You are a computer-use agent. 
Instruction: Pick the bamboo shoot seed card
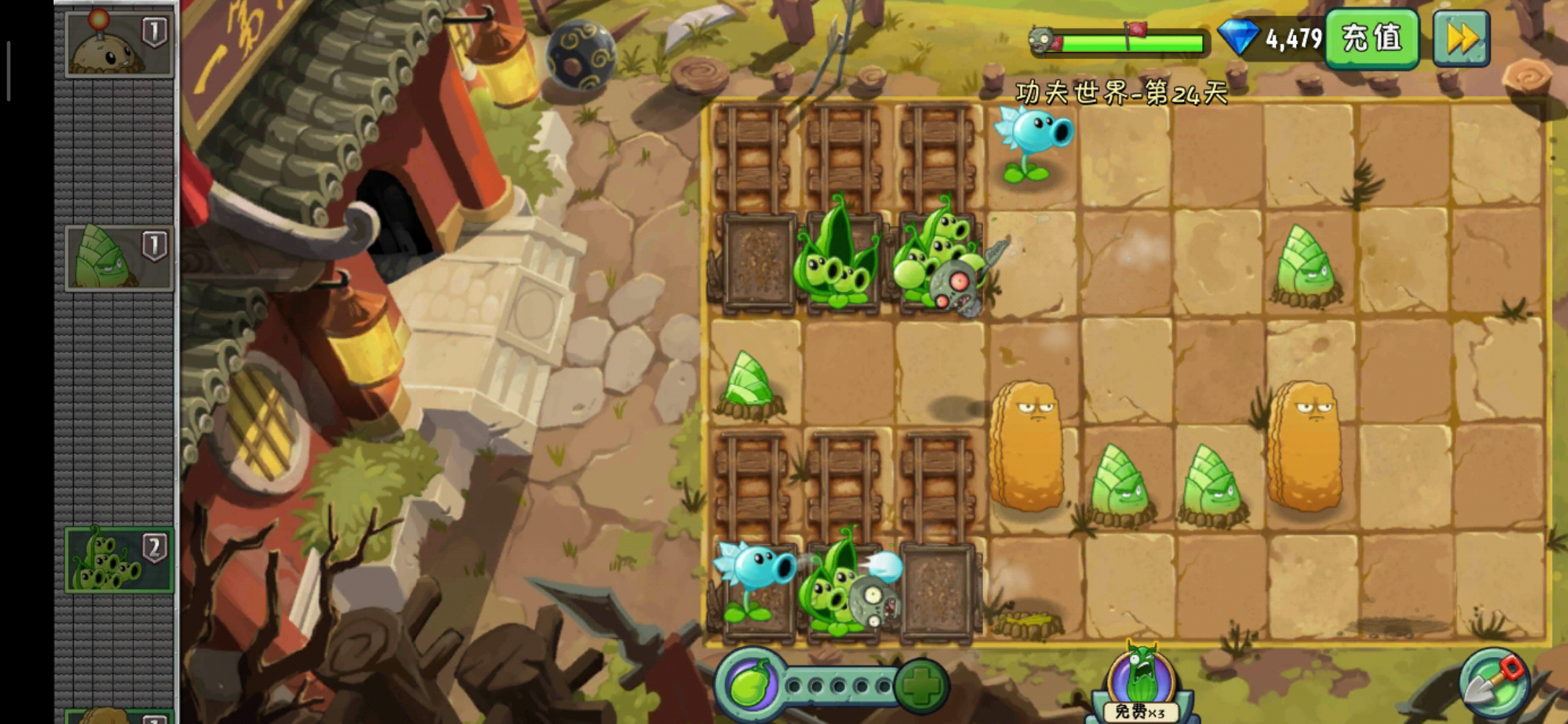(x=119, y=258)
